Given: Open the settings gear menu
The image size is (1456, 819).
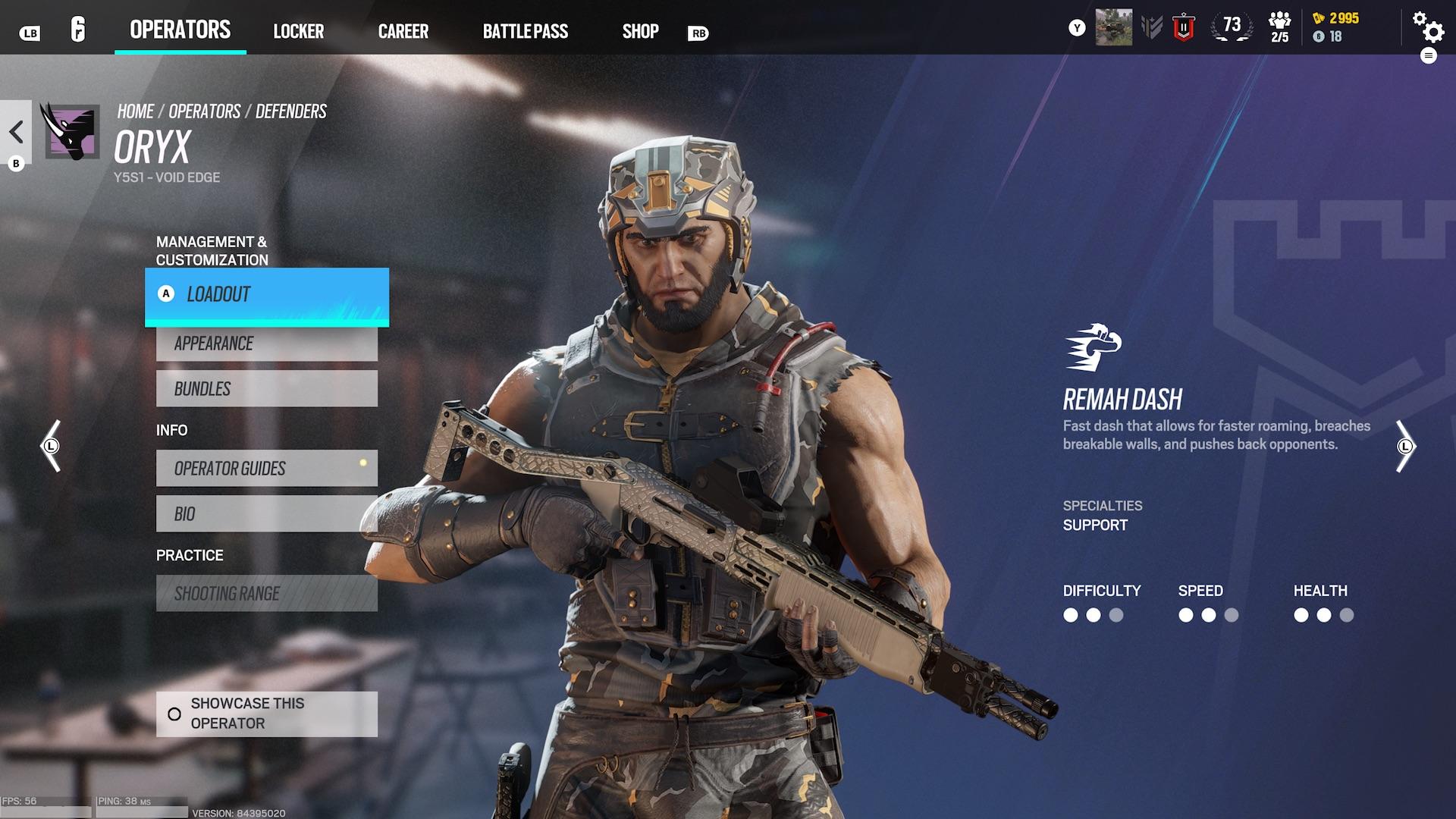Looking at the screenshot, I should tap(1428, 27).
